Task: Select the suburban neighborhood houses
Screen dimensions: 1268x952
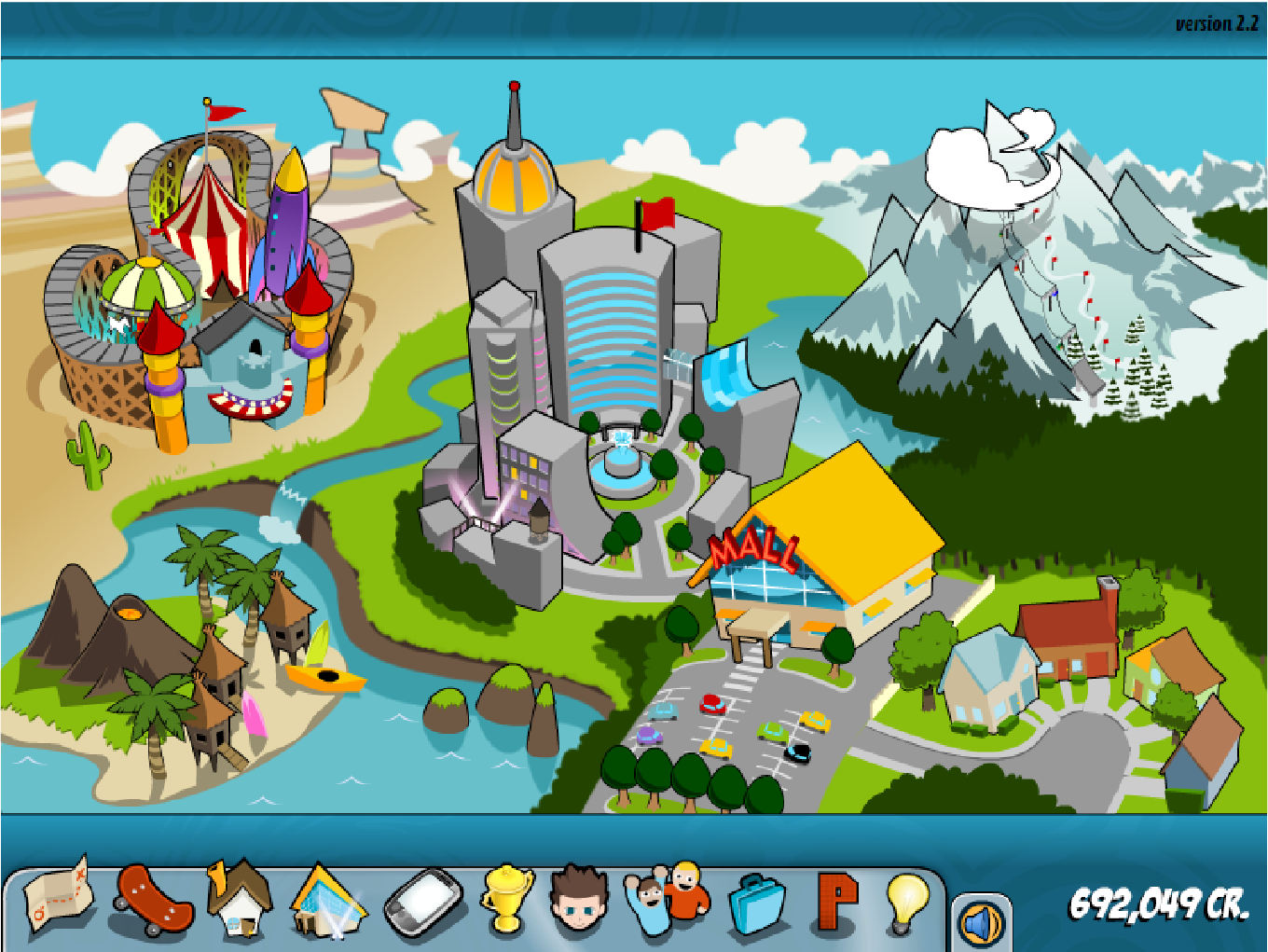Action: tap(1072, 671)
